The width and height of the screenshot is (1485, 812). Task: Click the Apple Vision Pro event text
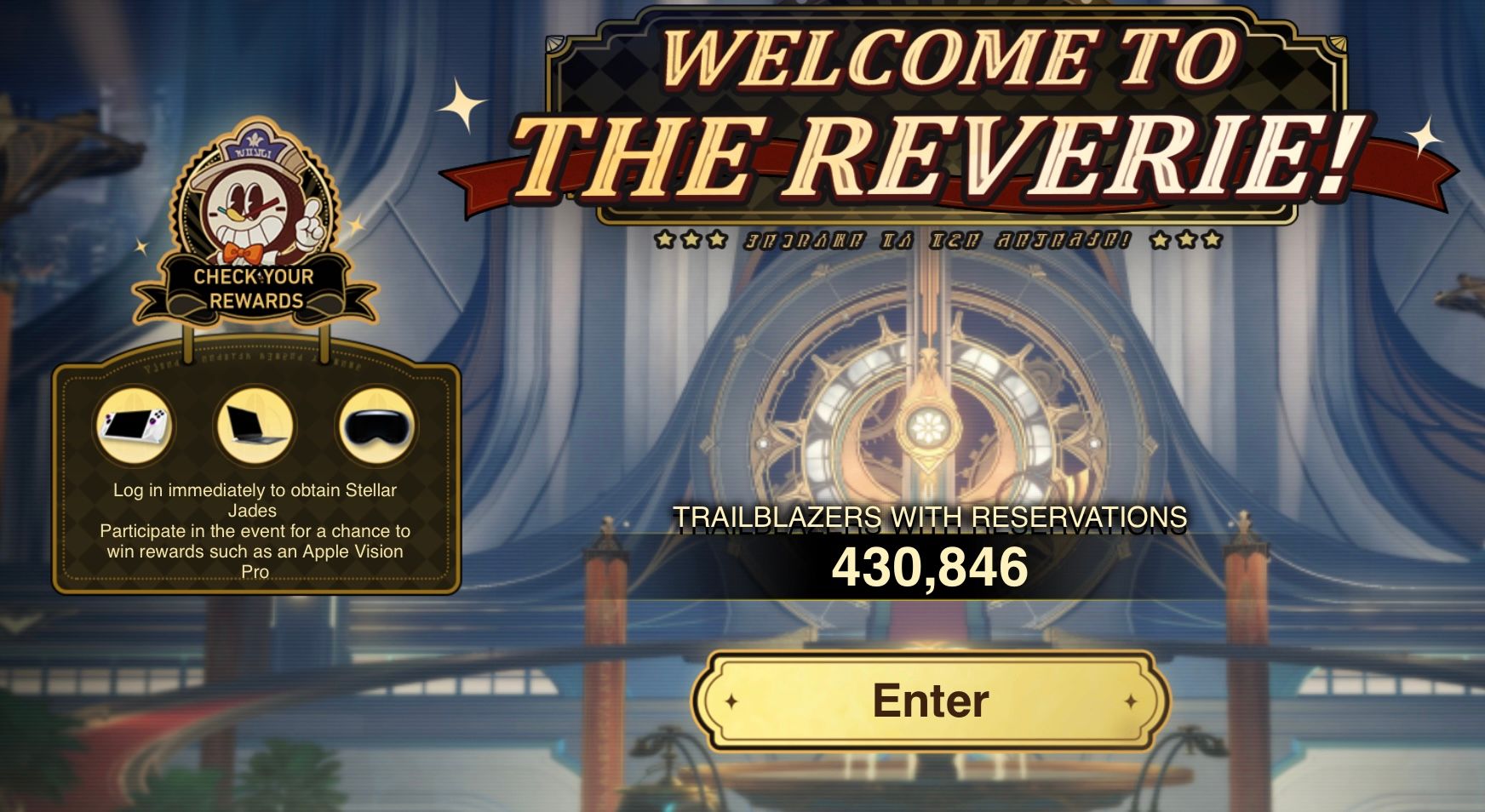pyautogui.click(x=257, y=549)
